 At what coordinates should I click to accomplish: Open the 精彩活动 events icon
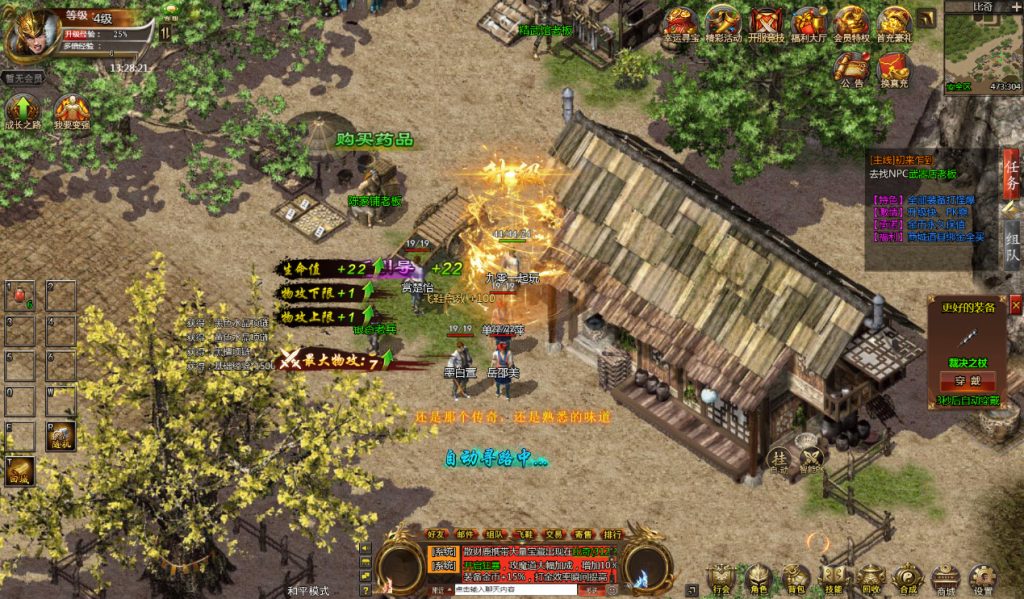pos(723,24)
